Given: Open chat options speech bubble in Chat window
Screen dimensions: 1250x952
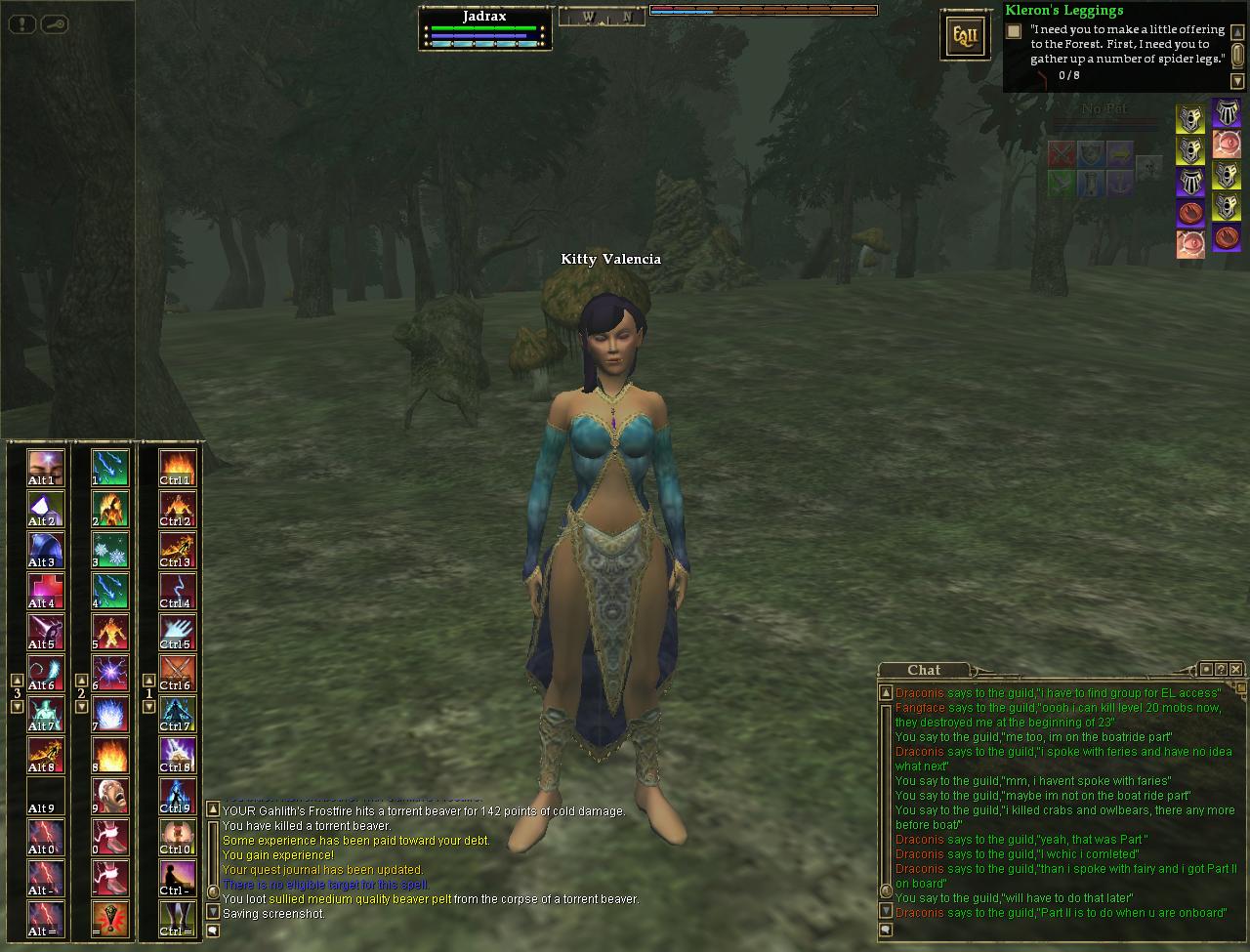Looking at the screenshot, I should [886, 931].
